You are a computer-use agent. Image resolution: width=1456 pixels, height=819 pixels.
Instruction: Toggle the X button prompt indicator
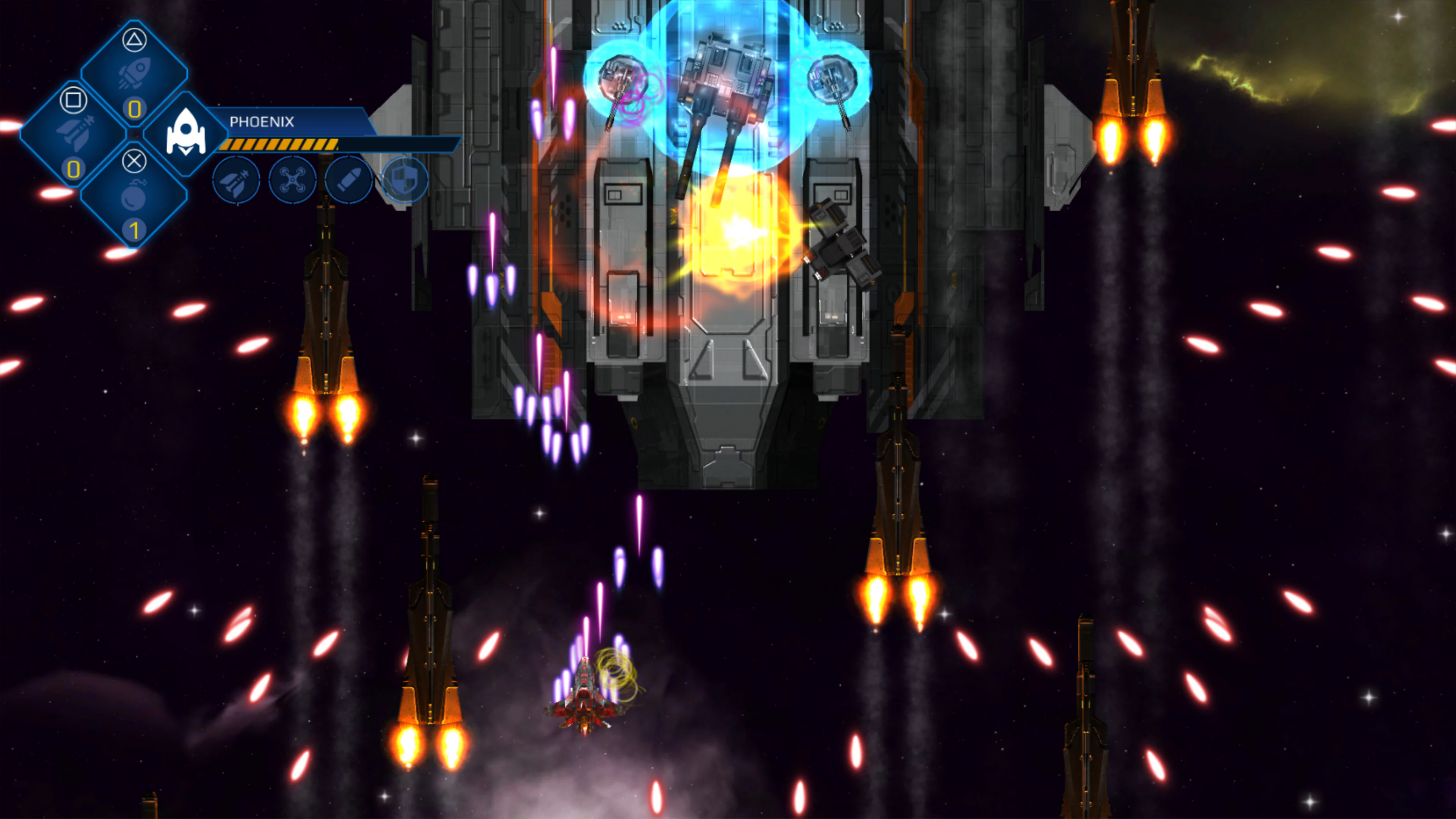135,162
